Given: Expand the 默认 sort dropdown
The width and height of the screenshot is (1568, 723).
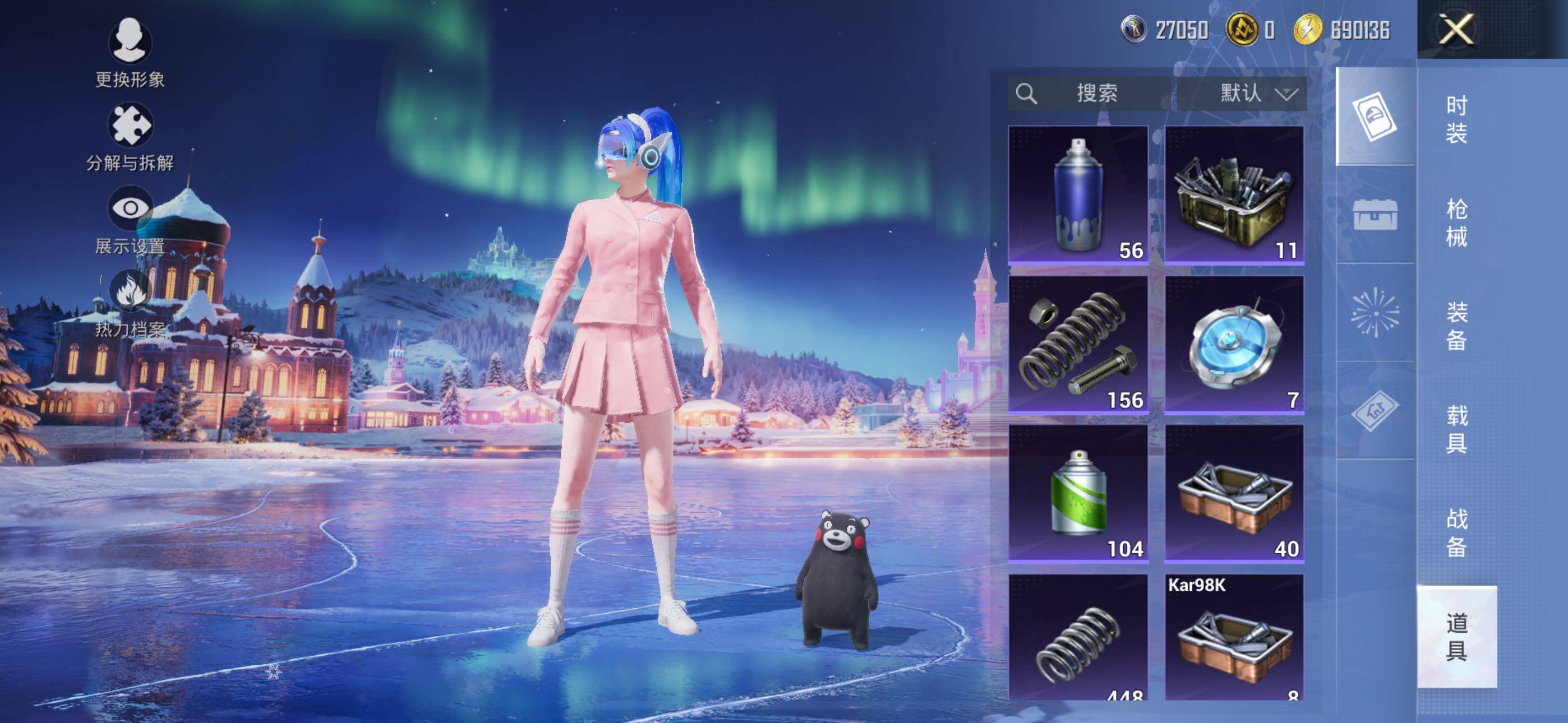Looking at the screenshot, I should pos(1242,93).
